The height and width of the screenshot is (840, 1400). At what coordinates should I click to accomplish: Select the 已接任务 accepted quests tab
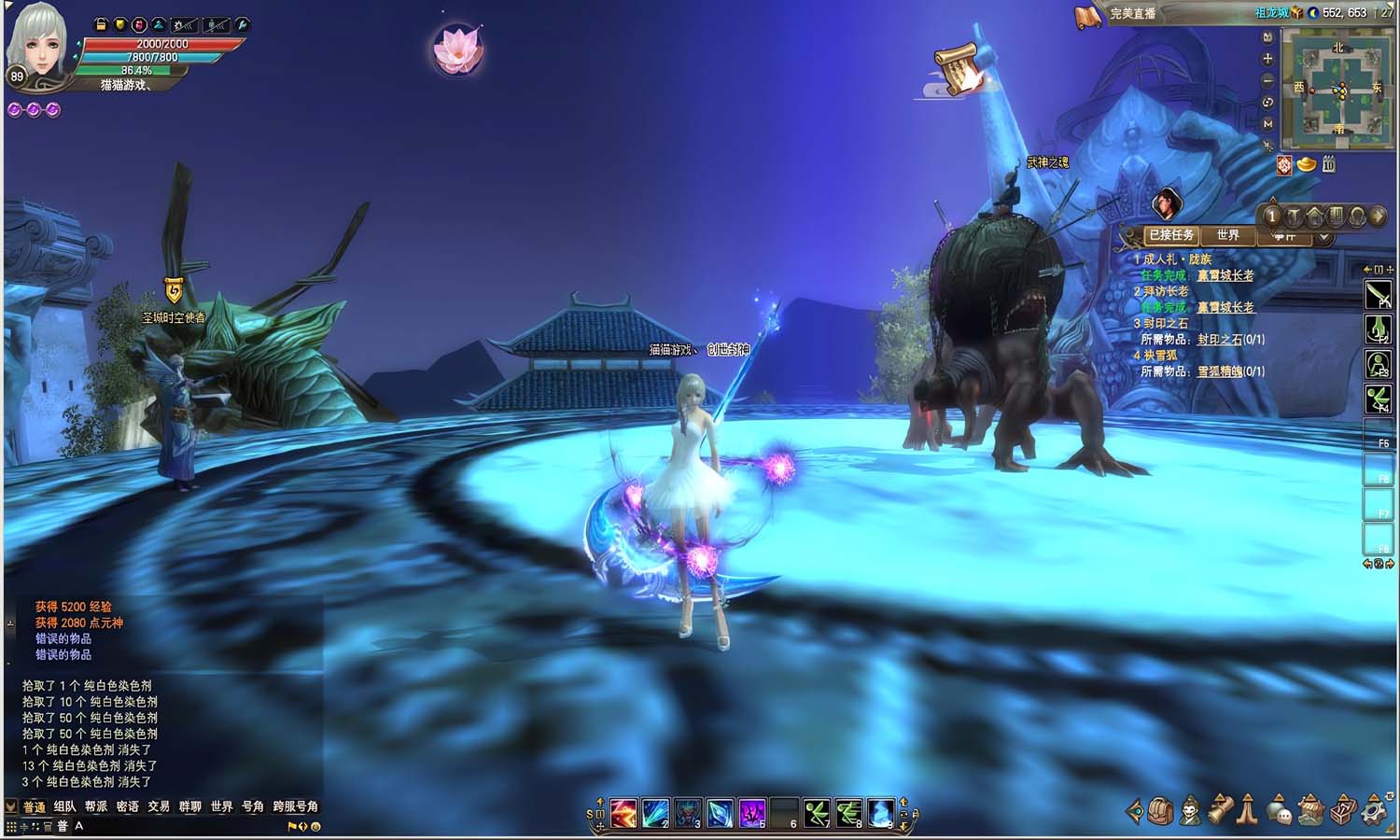pyautogui.click(x=1170, y=235)
